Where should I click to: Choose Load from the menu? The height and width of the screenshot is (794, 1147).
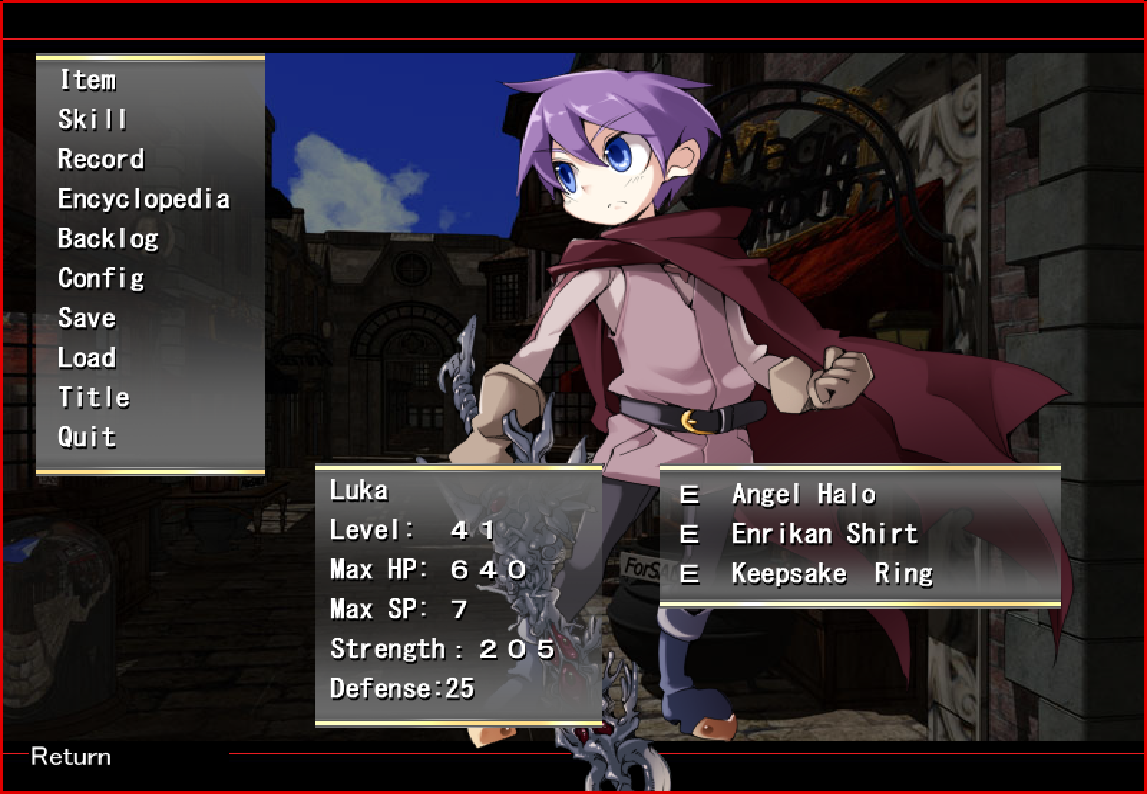87,358
